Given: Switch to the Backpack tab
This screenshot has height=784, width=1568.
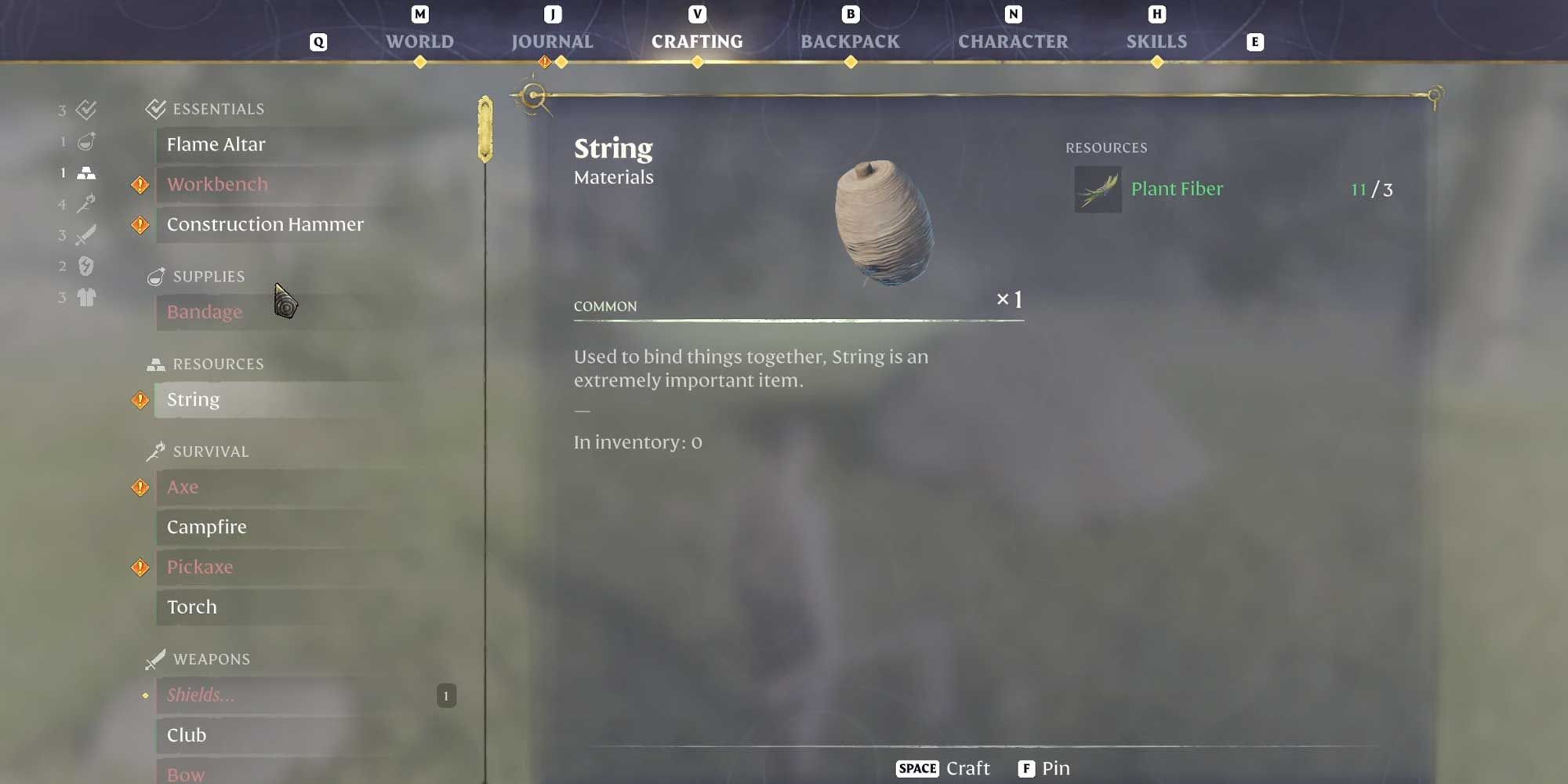Looking at the screenshot, I should [849, 41].
